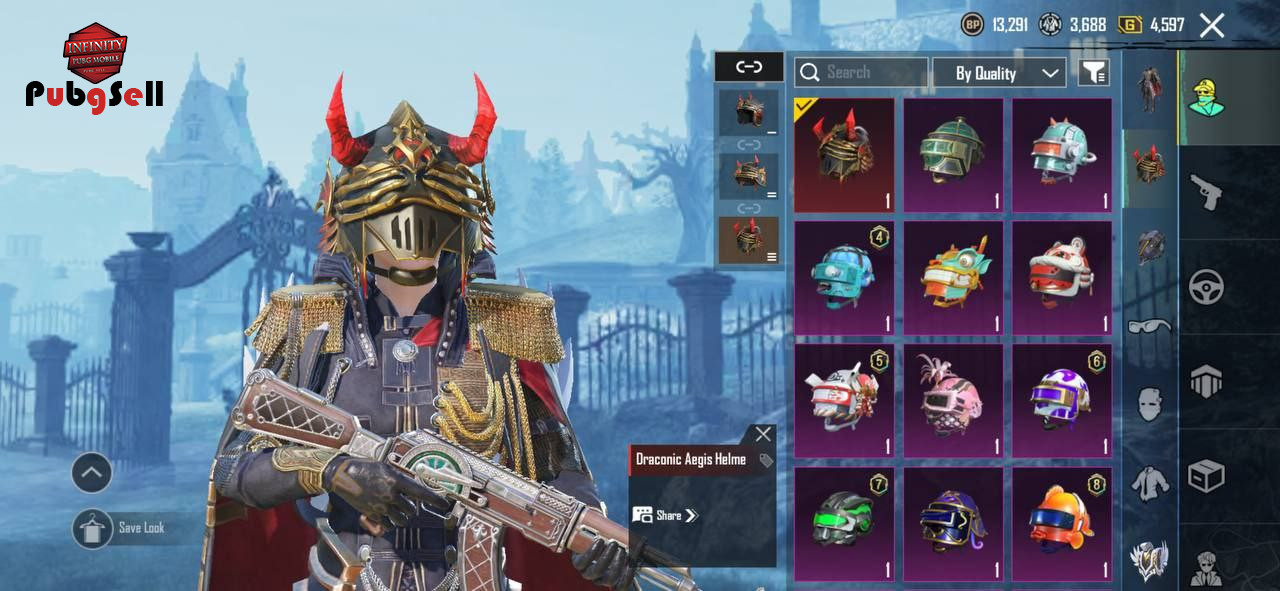Open the face mask category tab
The height and width of the screenshot is (591, 1280).
coord(1149,404)
